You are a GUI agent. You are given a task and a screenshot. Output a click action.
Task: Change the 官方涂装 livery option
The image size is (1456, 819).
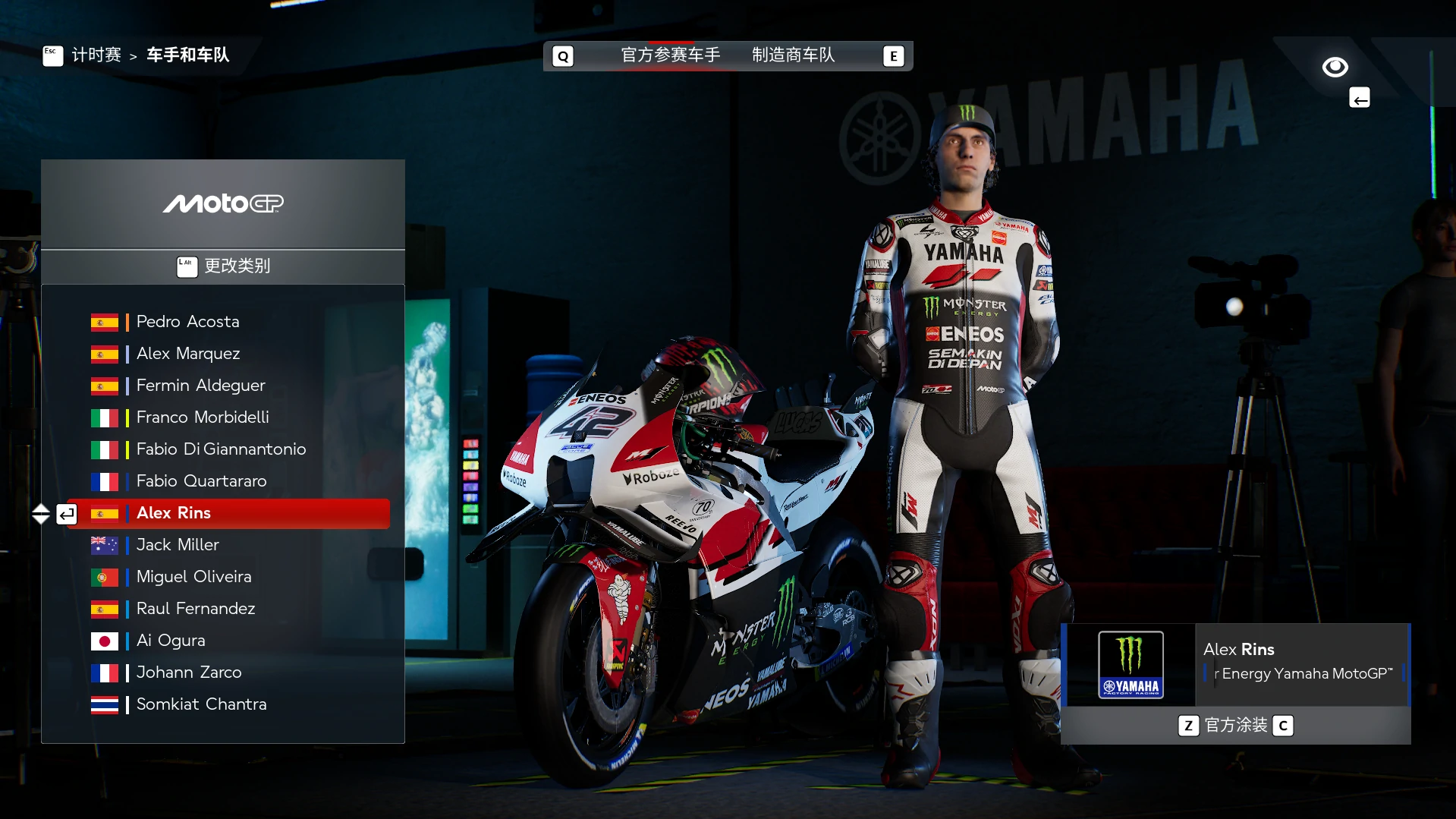(1235, 726)
